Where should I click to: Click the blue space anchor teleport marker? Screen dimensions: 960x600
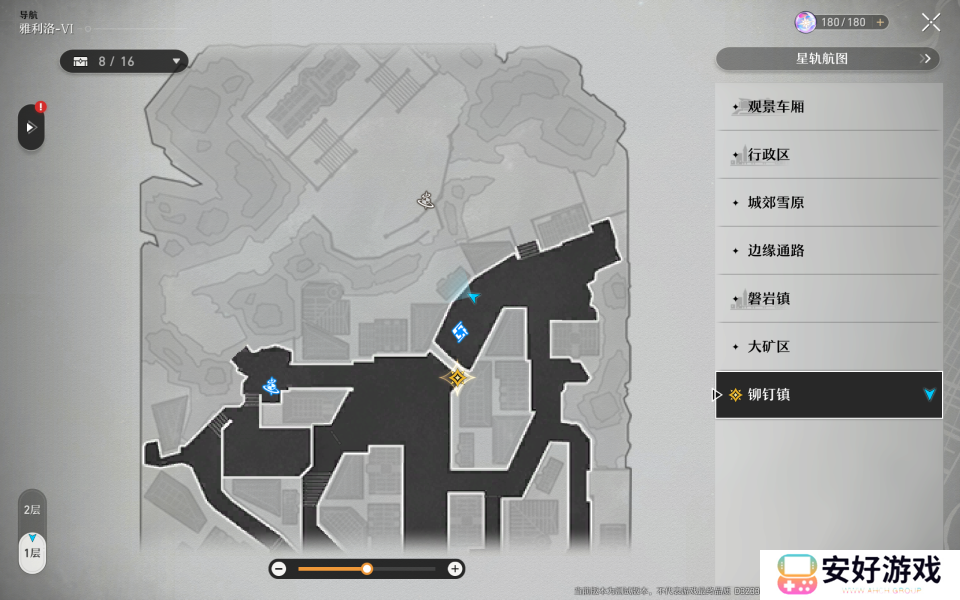pos(460,331)
